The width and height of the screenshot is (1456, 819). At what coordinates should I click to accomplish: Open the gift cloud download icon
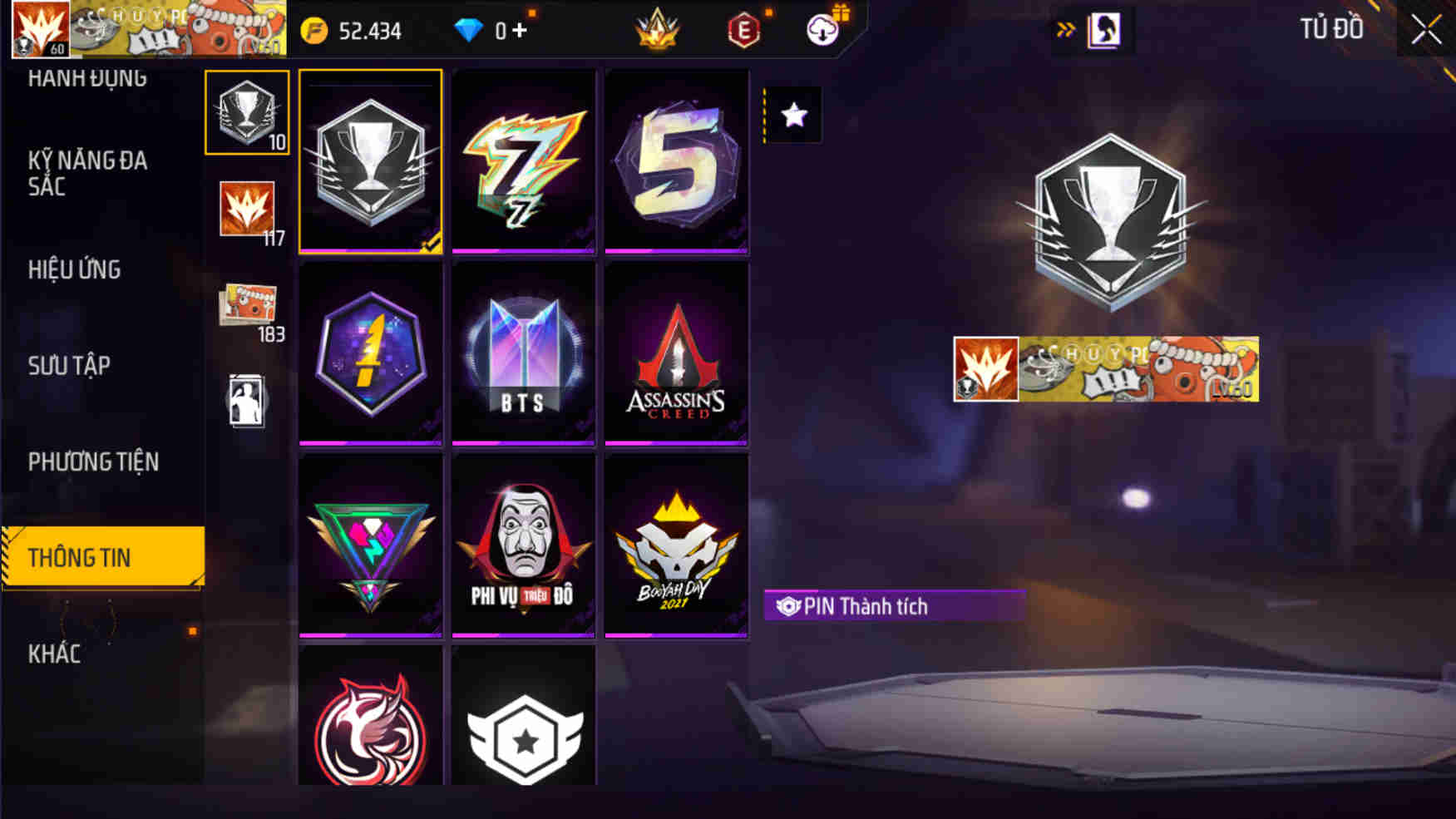pos(822,27)
